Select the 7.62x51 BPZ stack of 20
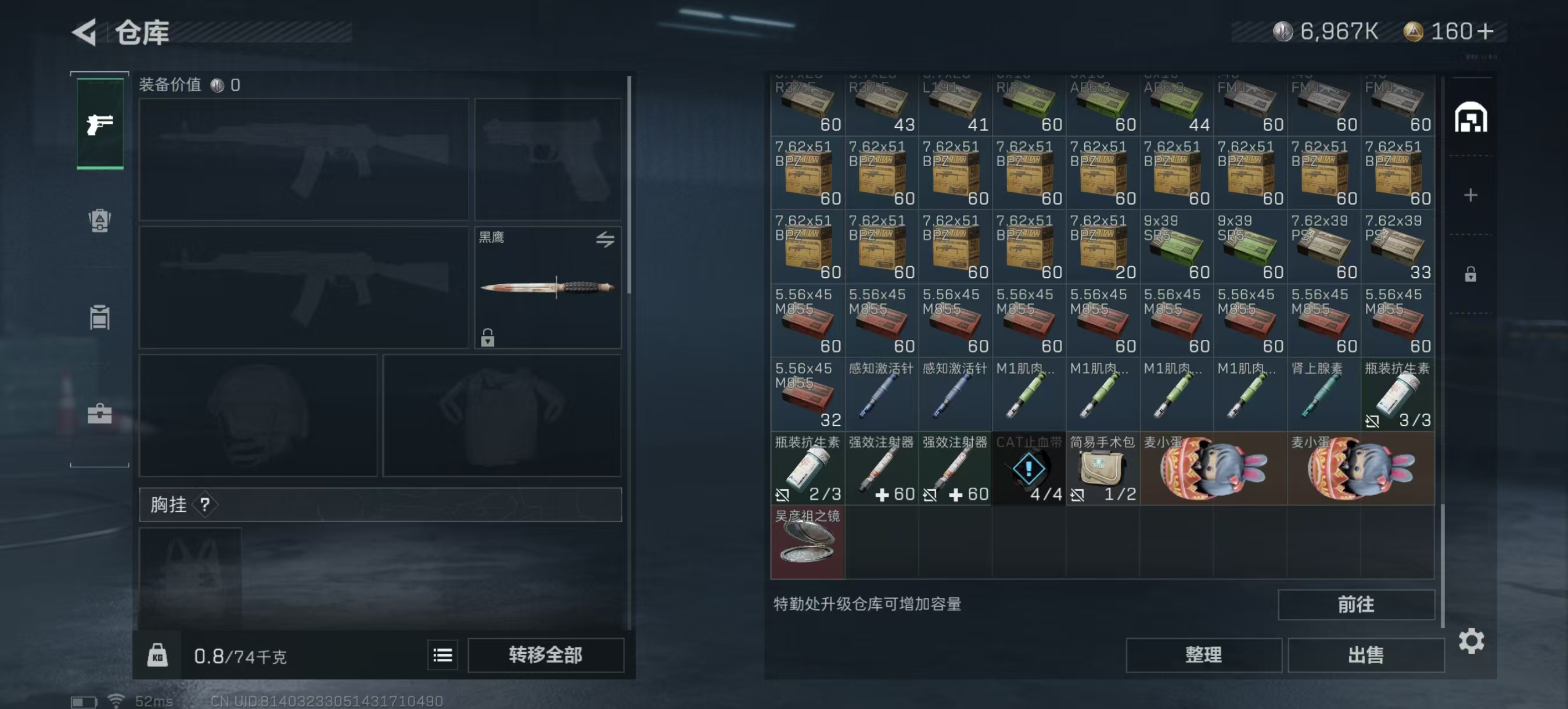1568x709 pixels. (1102, 246)
